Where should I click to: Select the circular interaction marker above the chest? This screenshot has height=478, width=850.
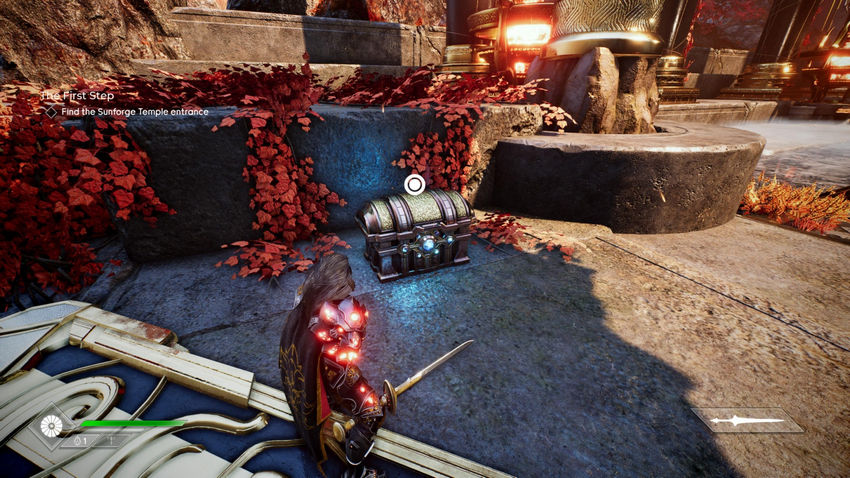(x=415, y=184)
